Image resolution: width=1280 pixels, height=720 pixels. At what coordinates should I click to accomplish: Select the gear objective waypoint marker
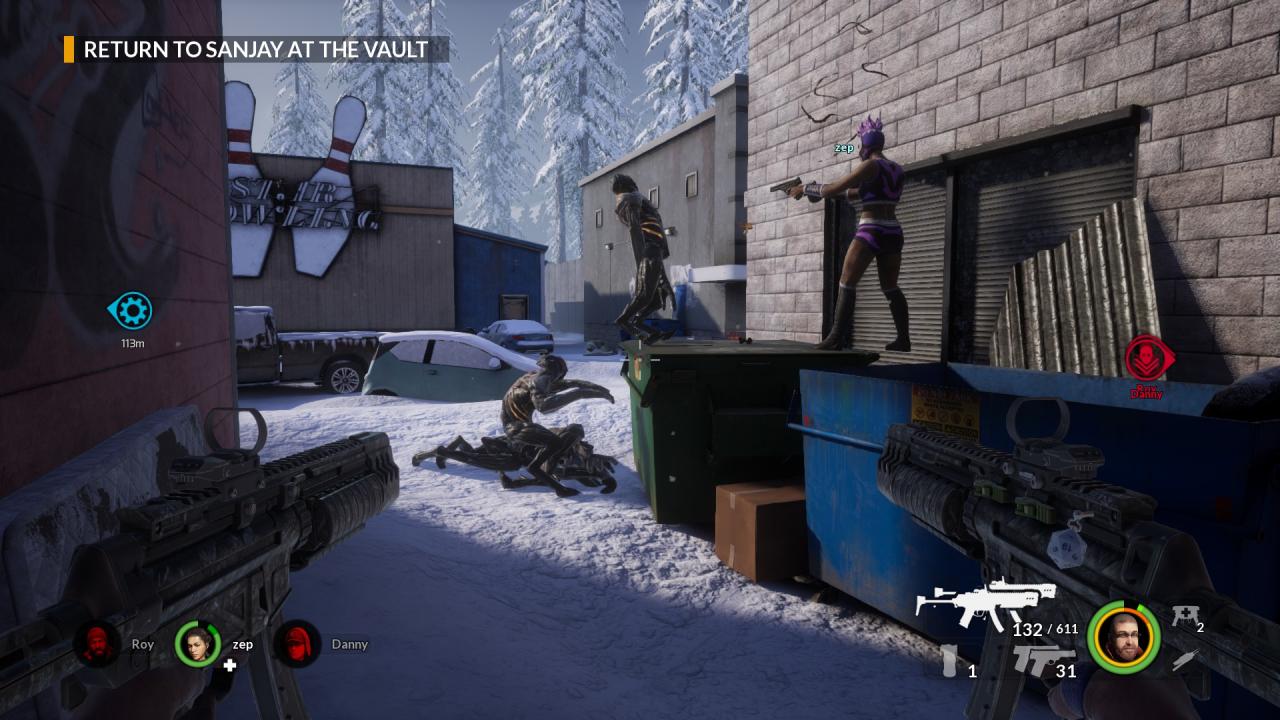131,310
